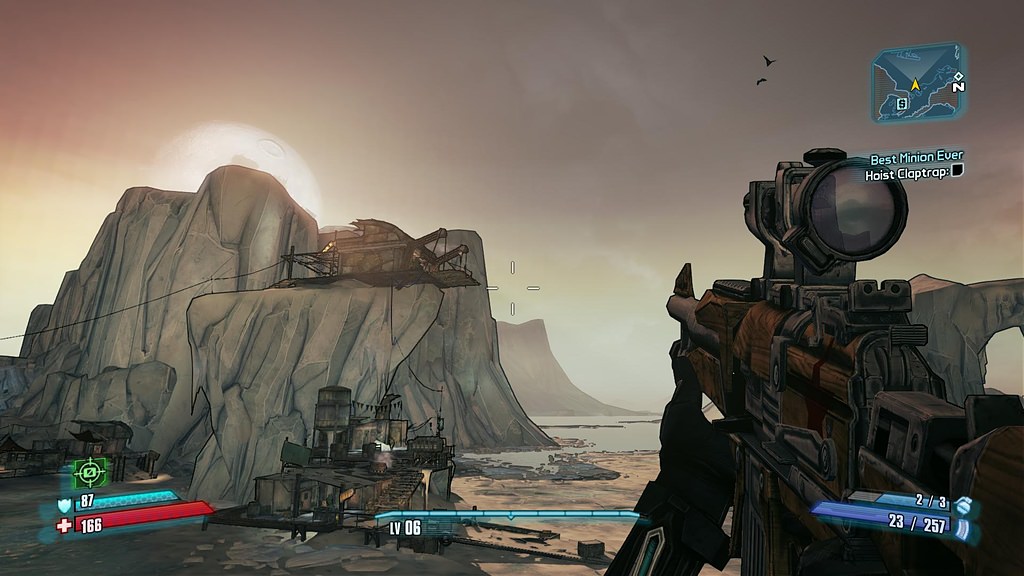Screen dimensions: 1024x576
Task: Click the grenade count icon
Action: pos(962,500)
